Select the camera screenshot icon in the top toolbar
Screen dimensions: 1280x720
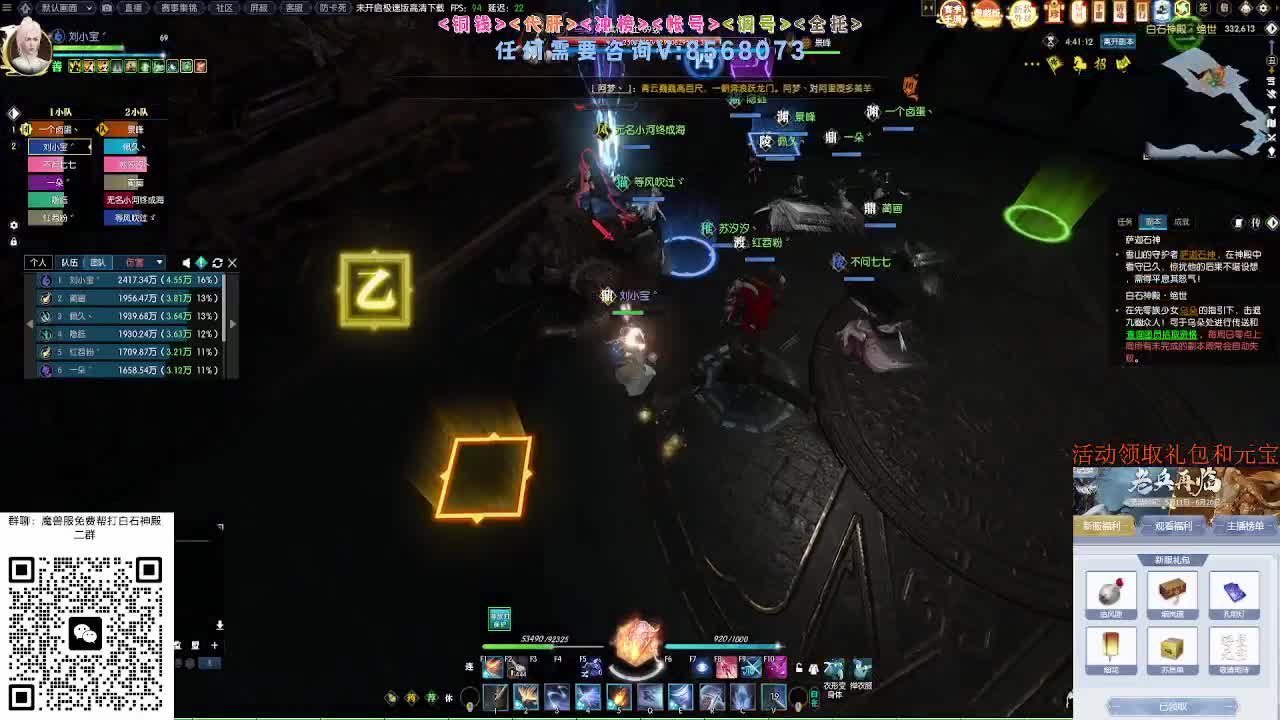(107, 8)
